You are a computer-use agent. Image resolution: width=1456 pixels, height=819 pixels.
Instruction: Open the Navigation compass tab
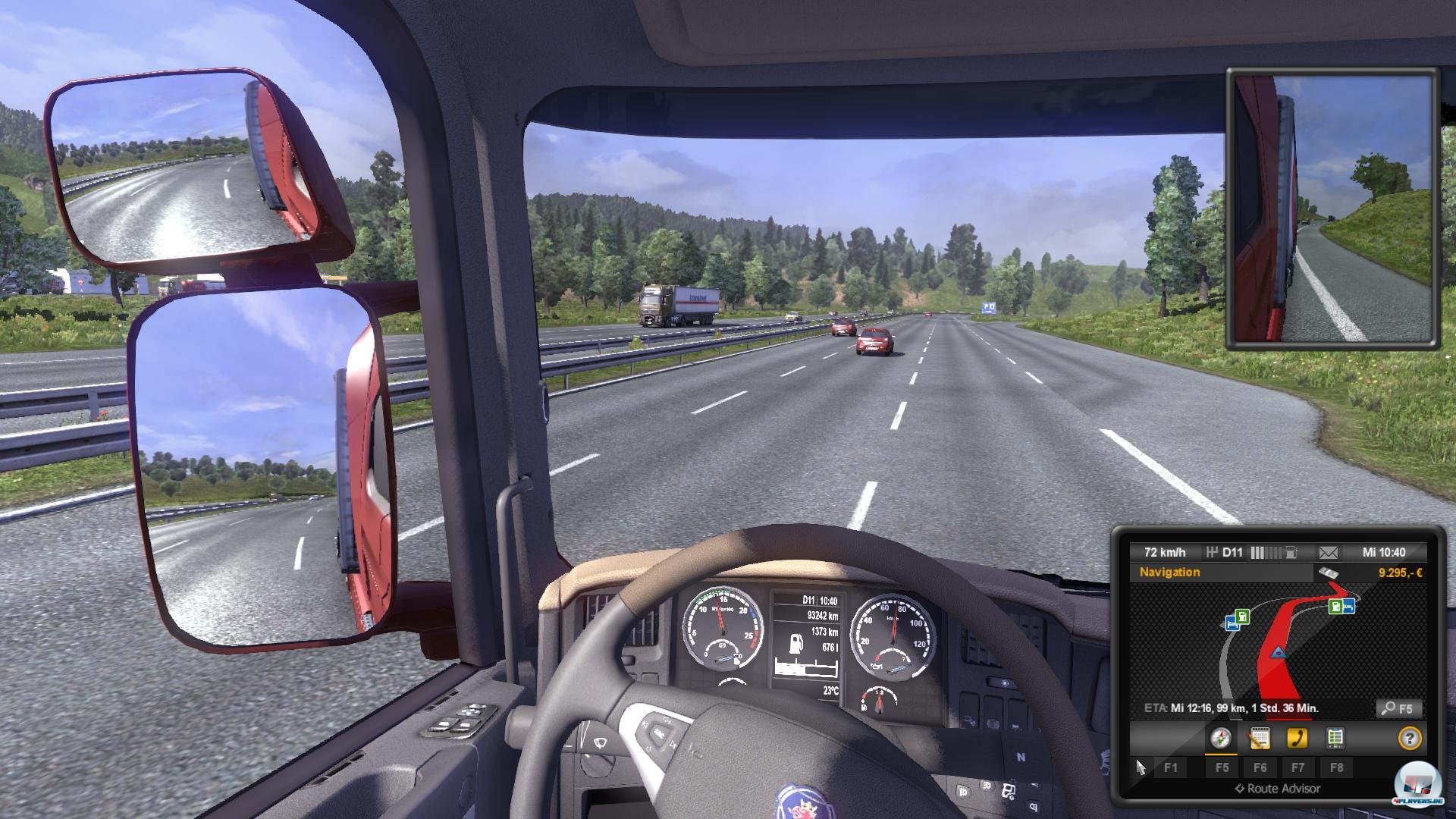coord(1220,738)
